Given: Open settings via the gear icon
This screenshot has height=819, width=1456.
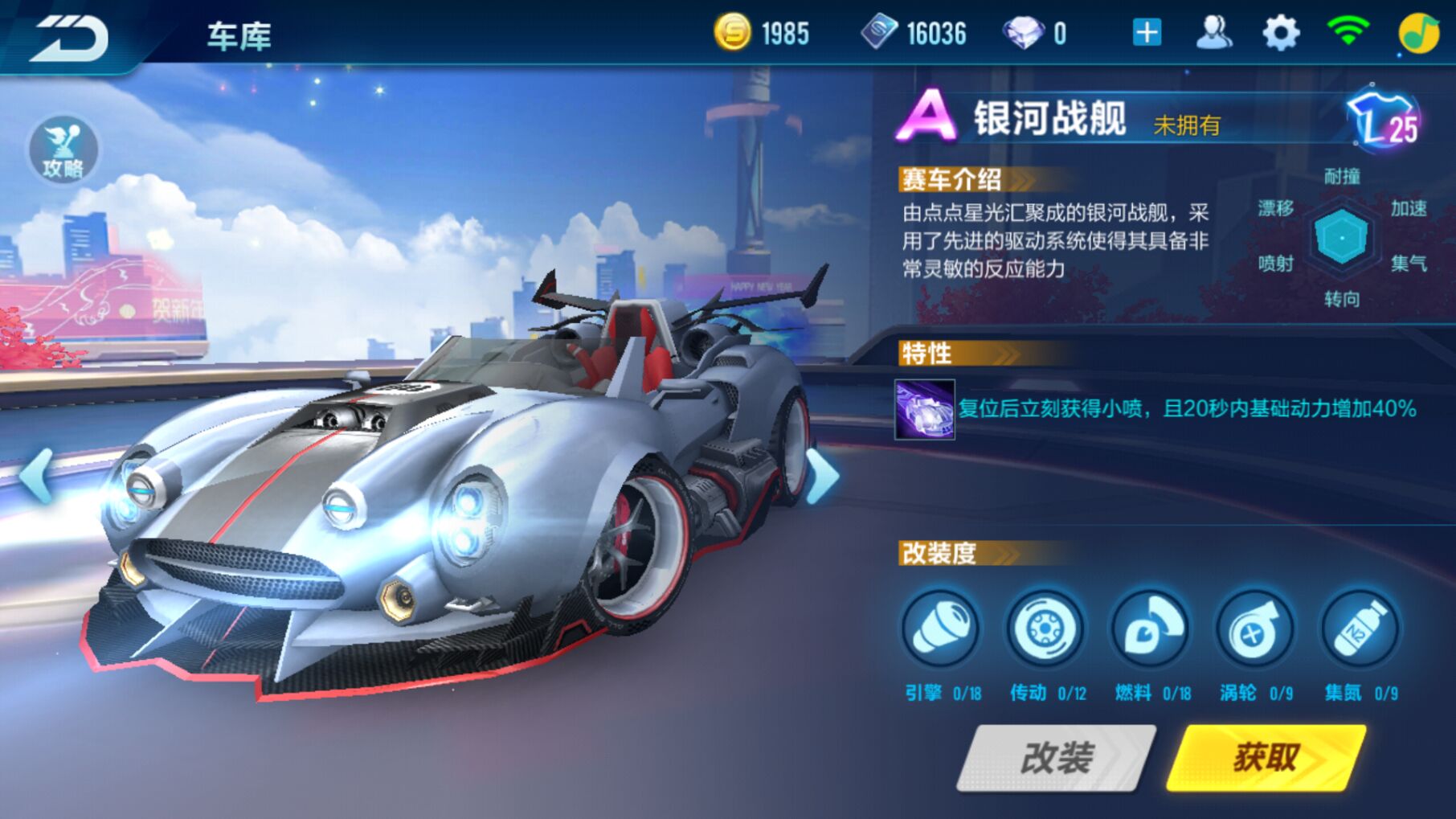Looking at the screenshot, I should [x=1280, y=34].
